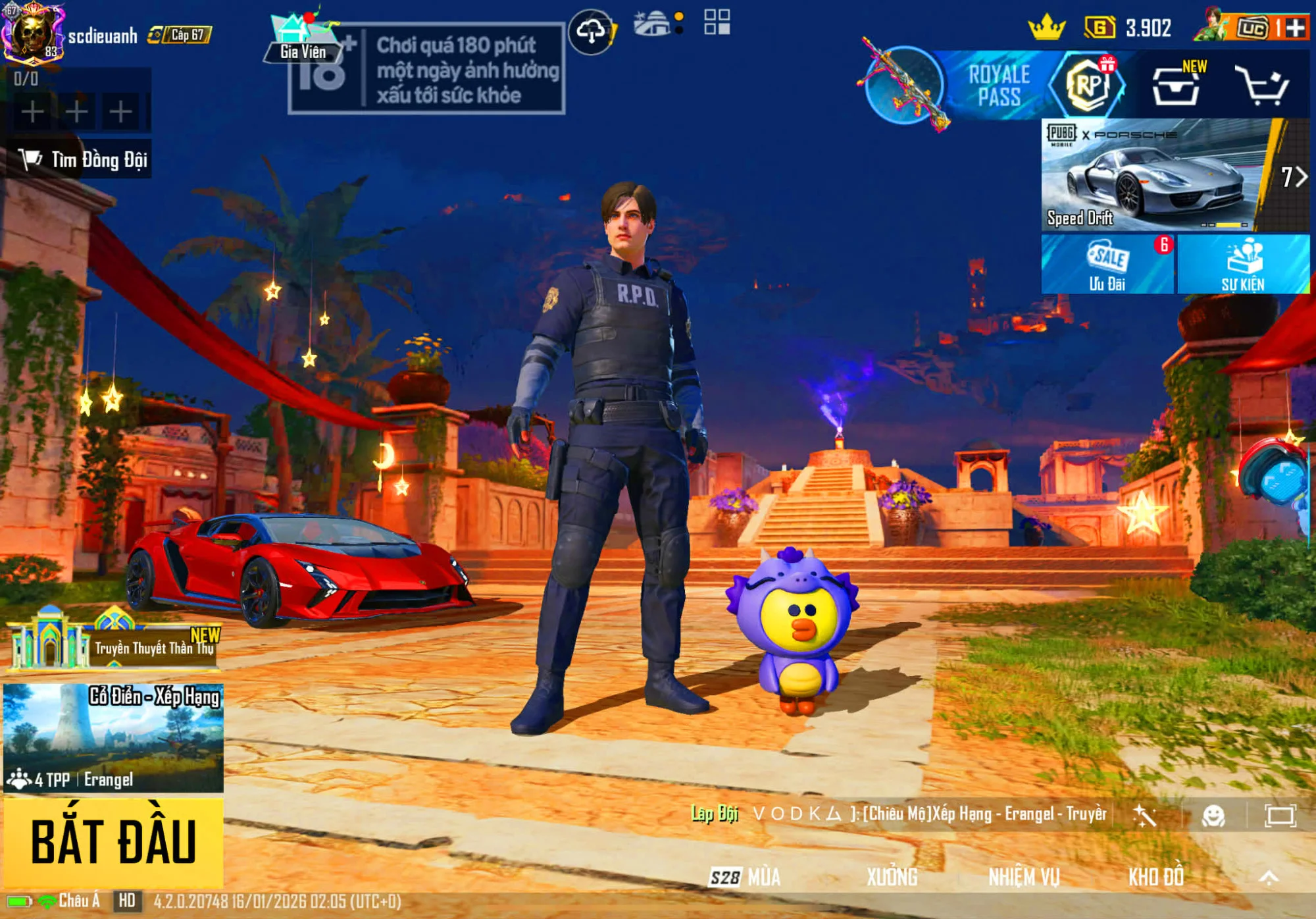This screenshot has width=1316, height=919.
Task: Open scdieuanh player profile avatar
Action: click(32, 33)
